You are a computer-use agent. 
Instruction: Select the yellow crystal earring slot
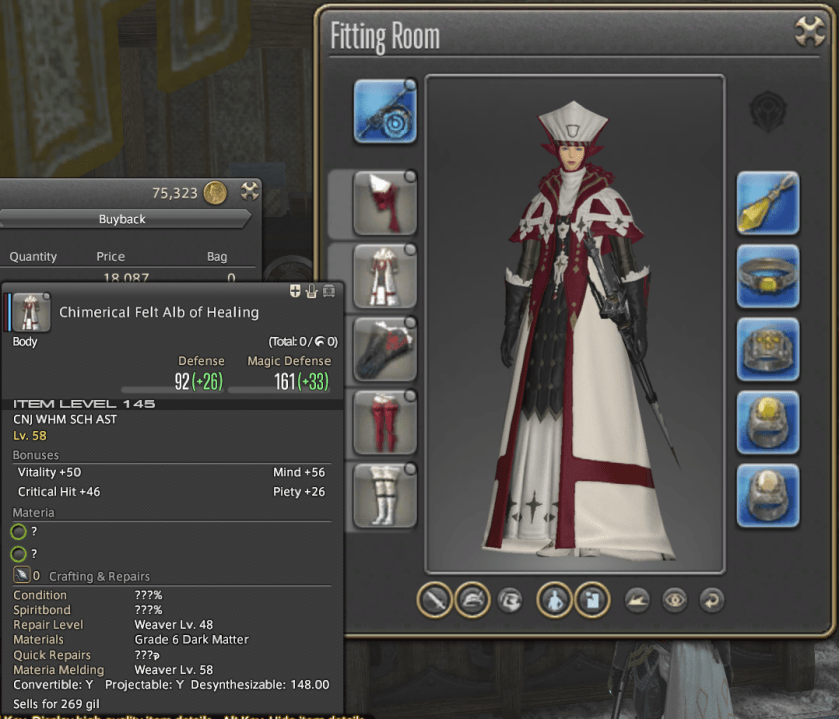point(768,204)
